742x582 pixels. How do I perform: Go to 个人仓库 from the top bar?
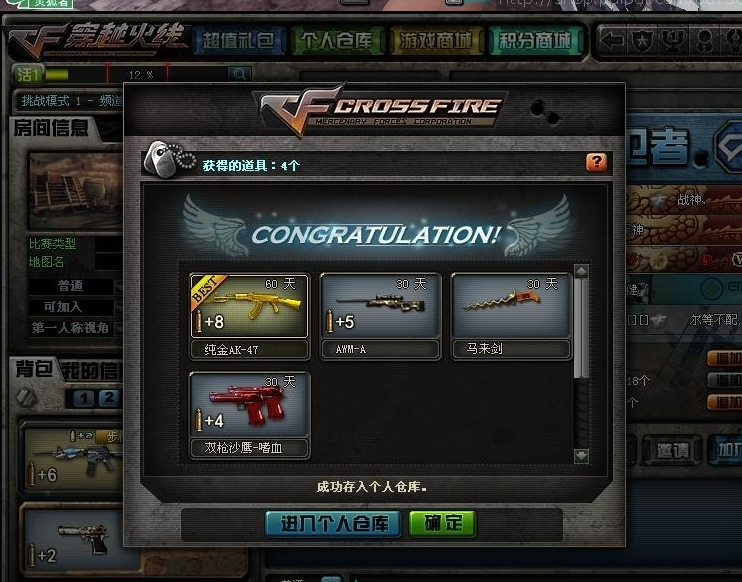[x=334, y=41]
